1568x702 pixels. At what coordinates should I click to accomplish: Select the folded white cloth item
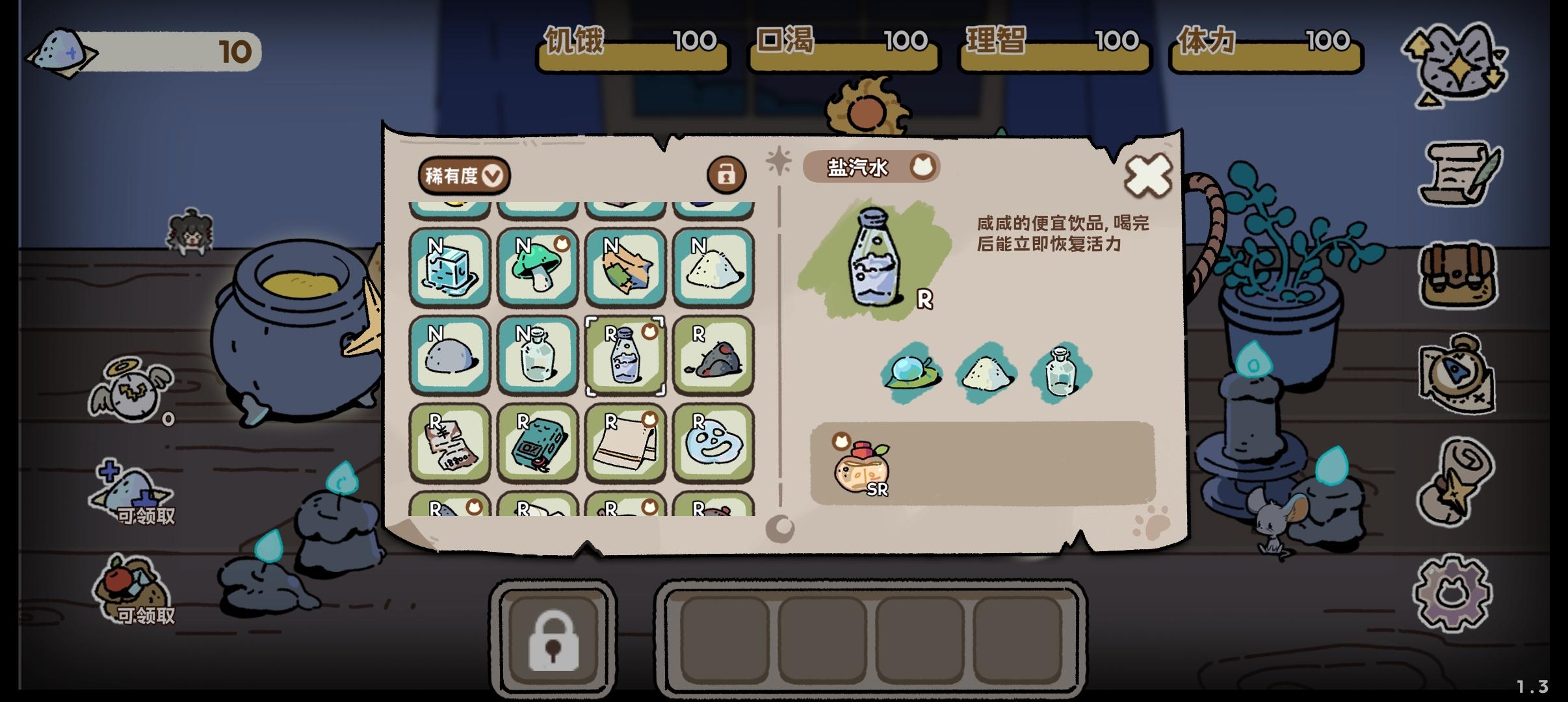625,444
